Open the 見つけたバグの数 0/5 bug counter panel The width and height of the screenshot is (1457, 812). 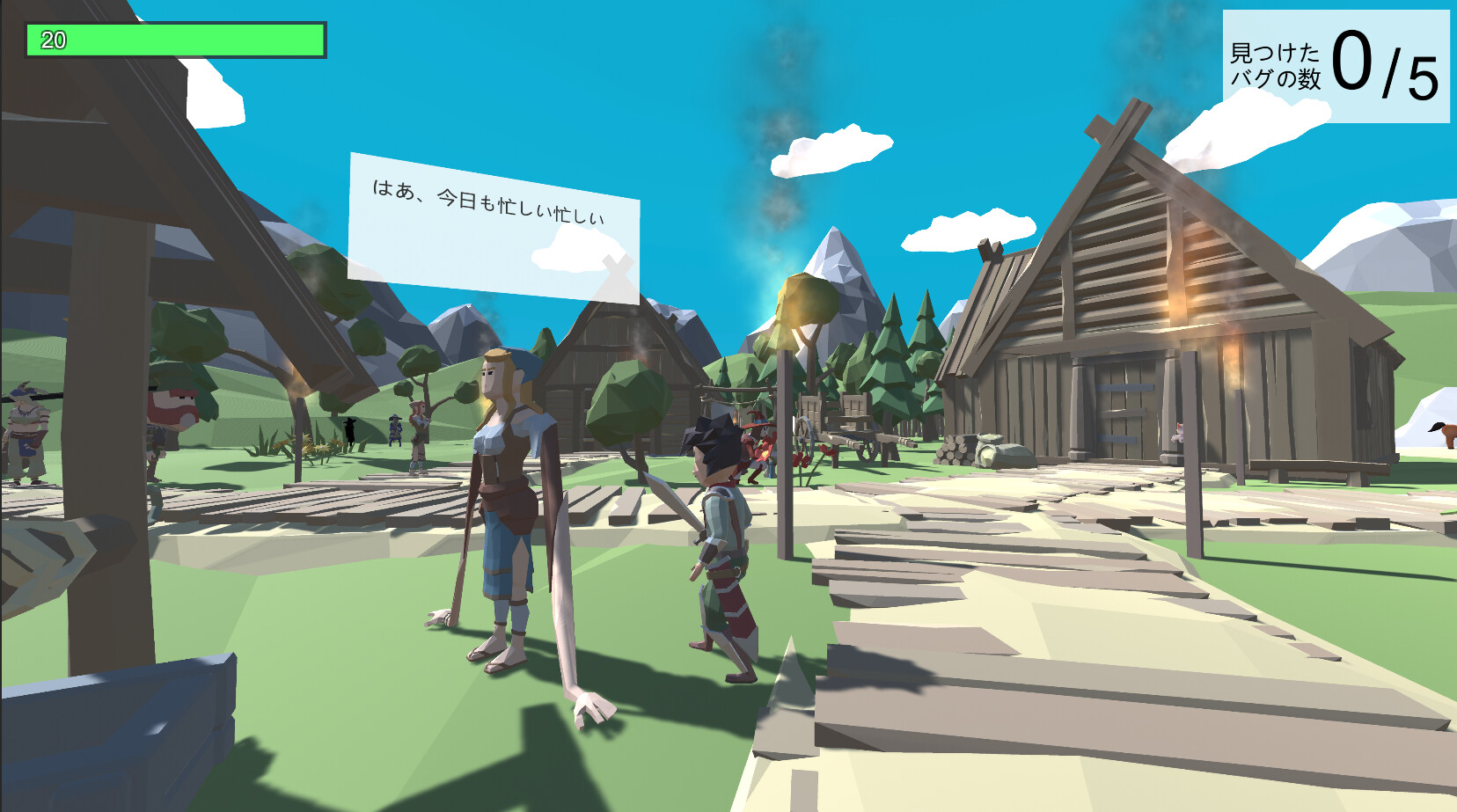point(1336,62)
